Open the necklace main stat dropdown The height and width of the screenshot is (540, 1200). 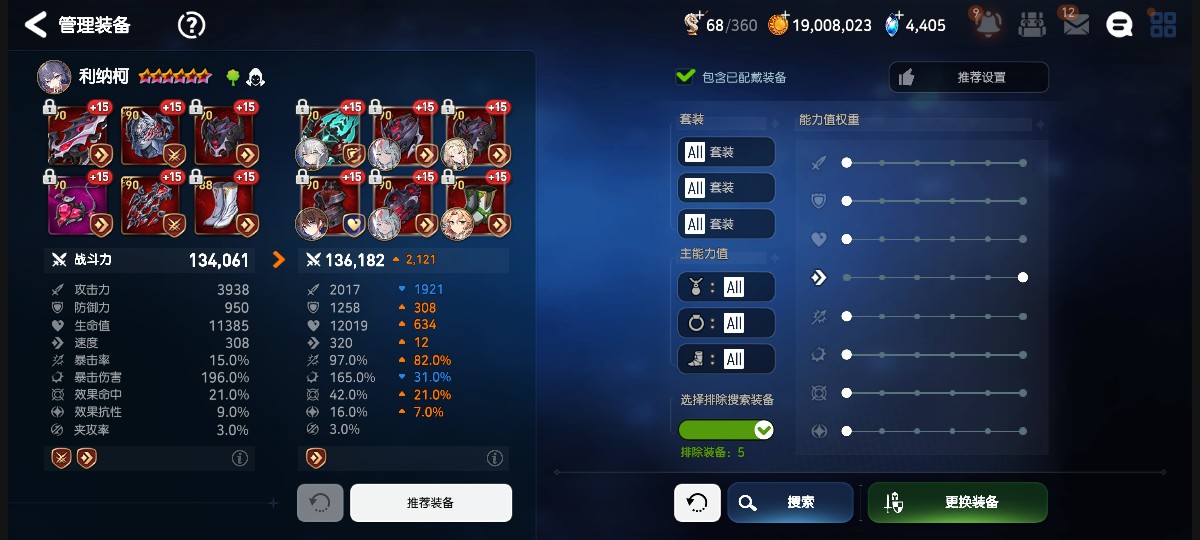pos(726,287)
